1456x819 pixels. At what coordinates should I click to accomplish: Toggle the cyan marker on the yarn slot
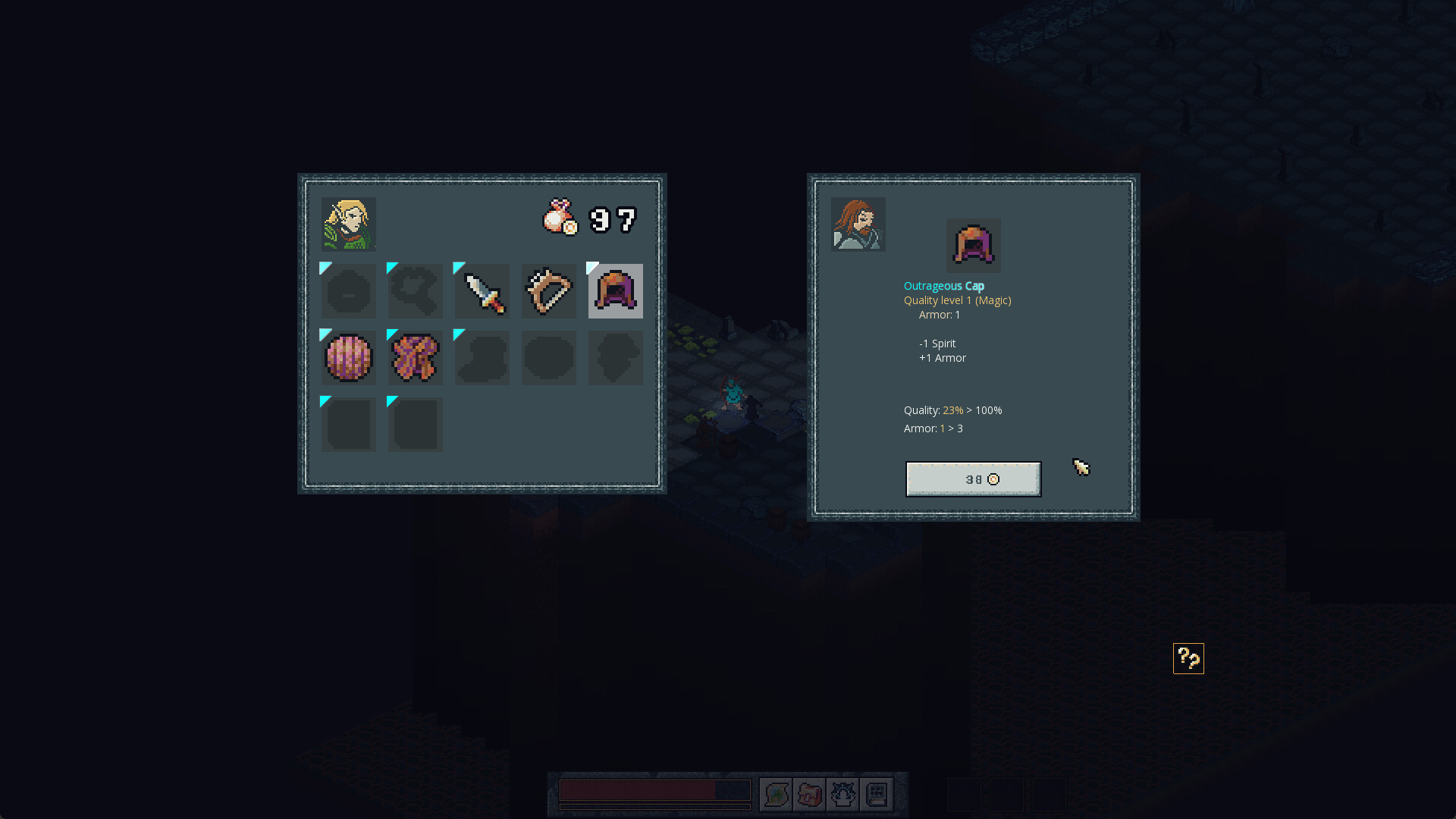[325, 334]
